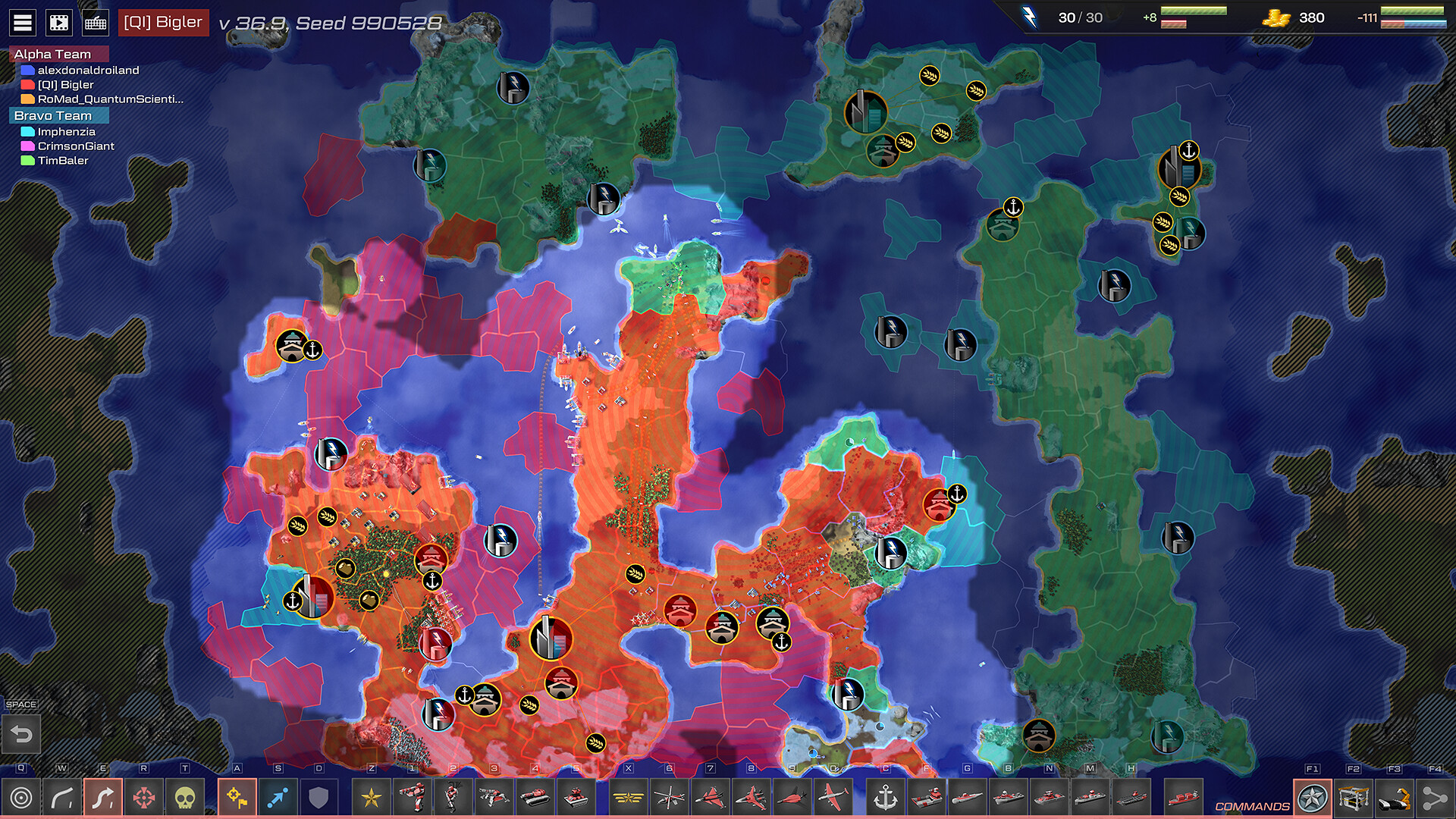Click Imphenzia's cyan color swatch
The image size is (1456, 819).
(27, 132)
